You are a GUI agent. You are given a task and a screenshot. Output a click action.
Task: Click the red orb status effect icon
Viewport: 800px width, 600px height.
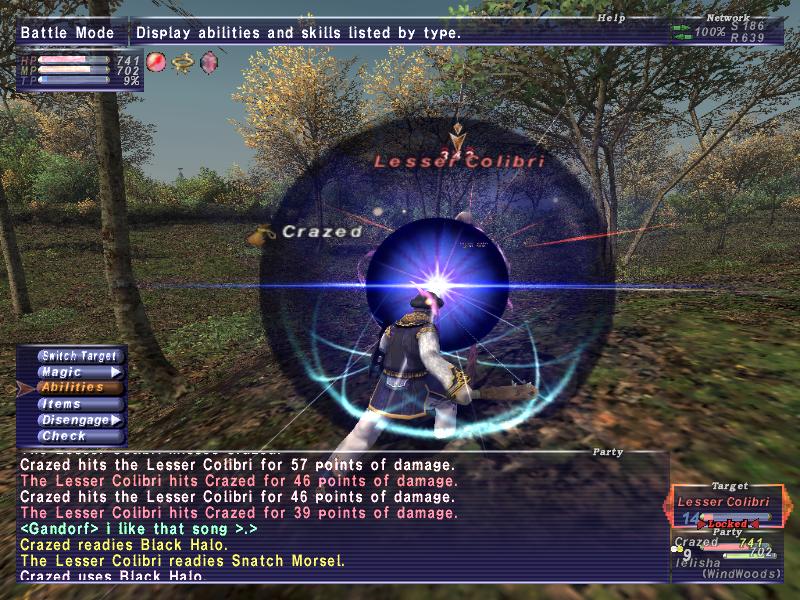pyautogui.click(x=156, y=63)
